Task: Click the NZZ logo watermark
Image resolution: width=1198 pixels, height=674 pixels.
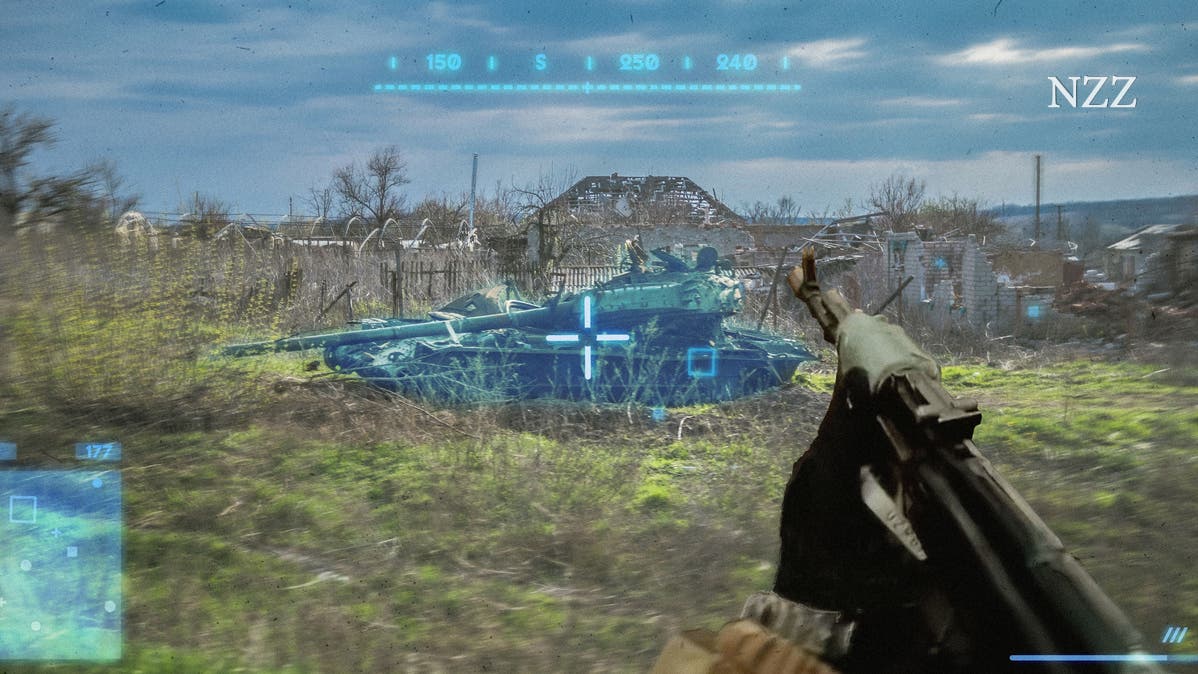Action: pyautogui.click(x=1091, y=93)
